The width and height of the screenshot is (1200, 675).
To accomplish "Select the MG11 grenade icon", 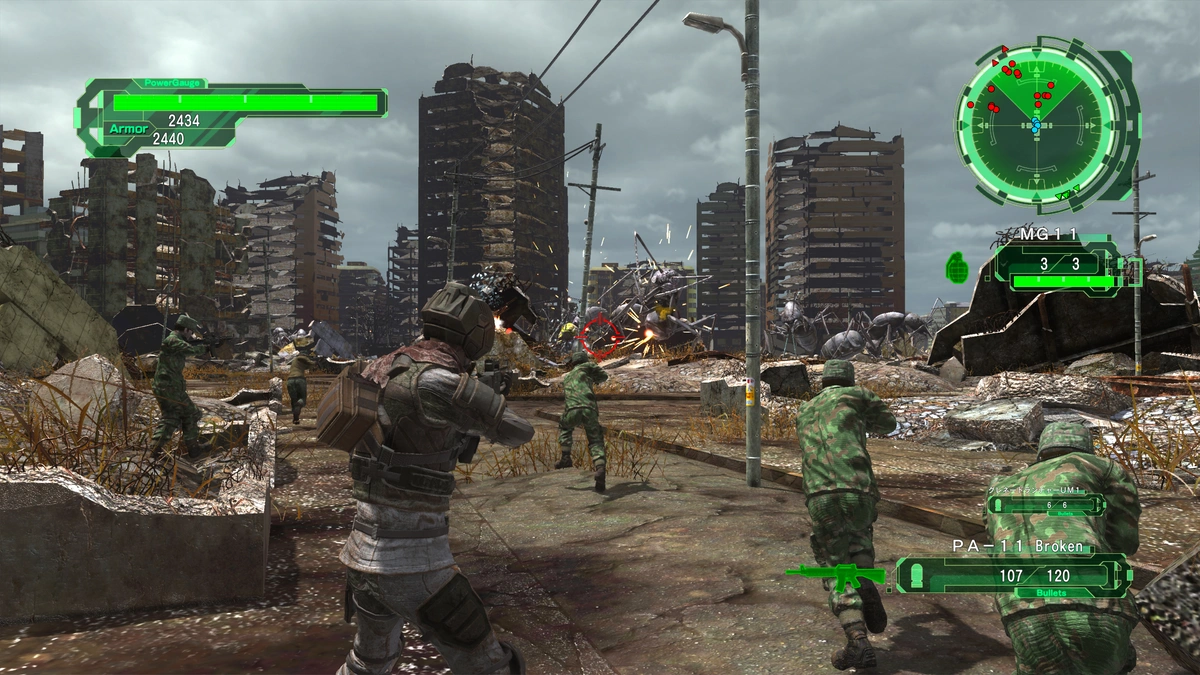I will [957, 267].
